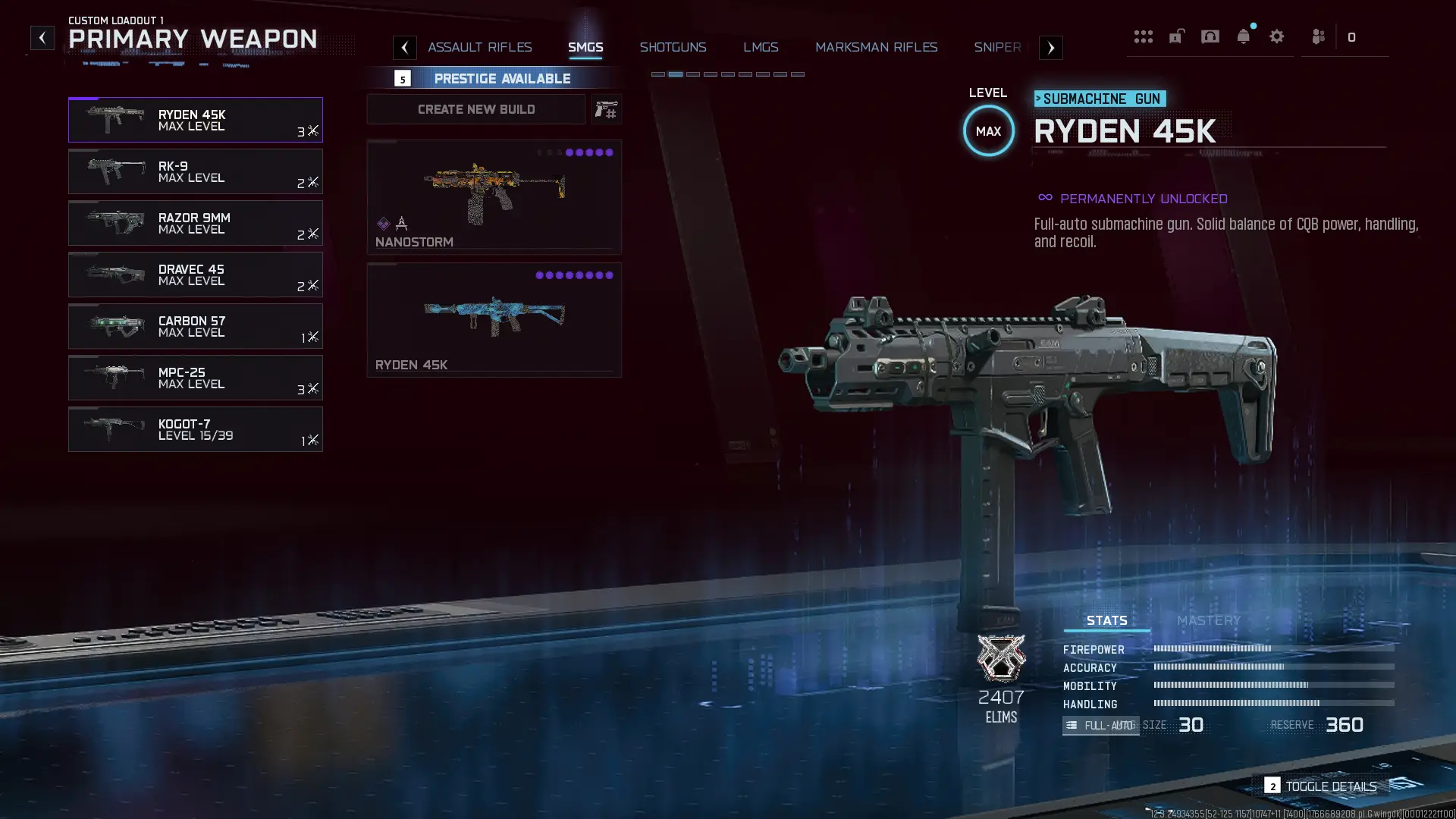Open the MARKSMAN RIFLES category
The width and height of the screenshot is (1456, 819).
[876, 47]
